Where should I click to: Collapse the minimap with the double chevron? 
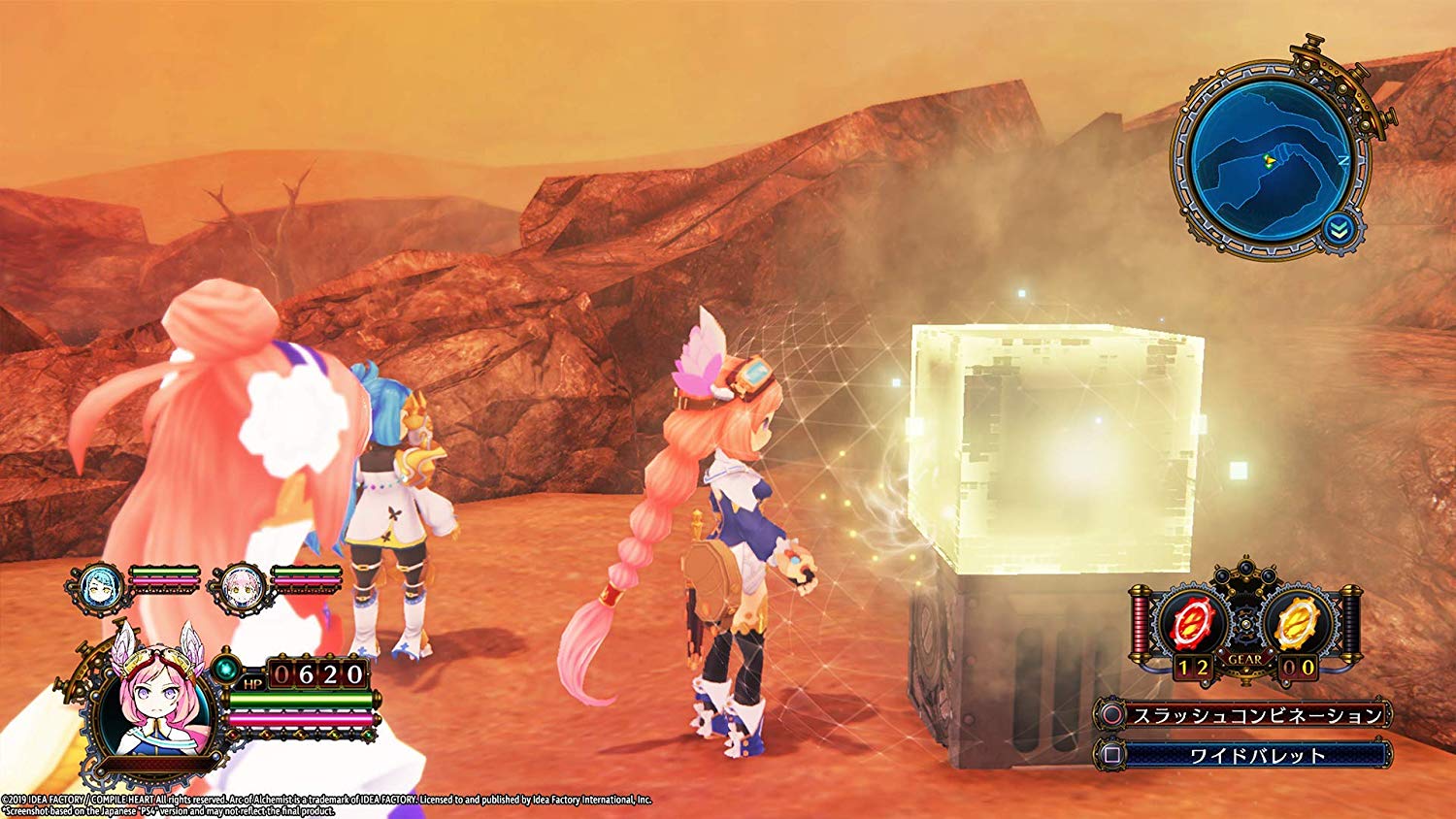point(1339,228)
